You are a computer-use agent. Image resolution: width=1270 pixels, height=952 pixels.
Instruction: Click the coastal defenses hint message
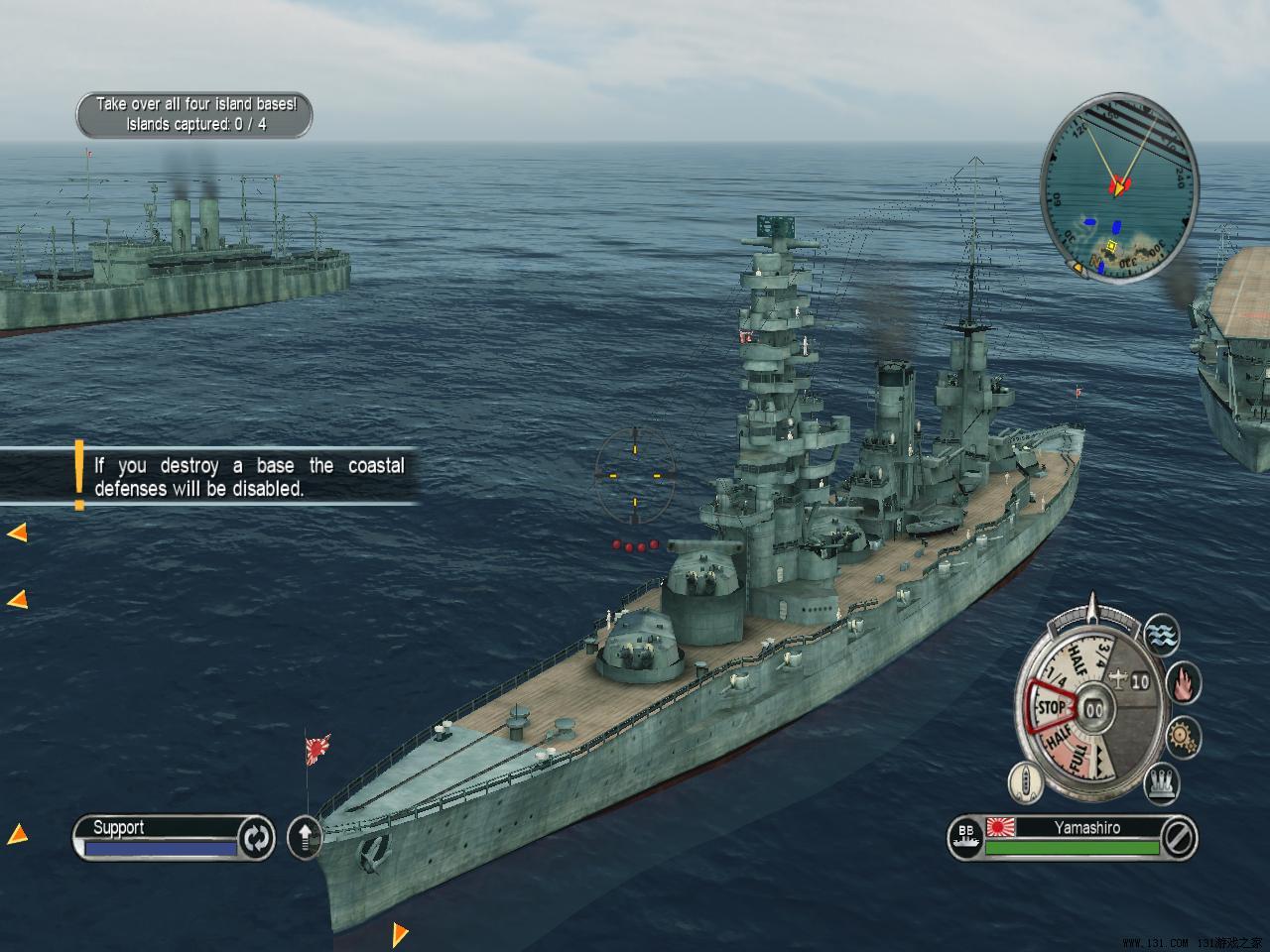248,477
